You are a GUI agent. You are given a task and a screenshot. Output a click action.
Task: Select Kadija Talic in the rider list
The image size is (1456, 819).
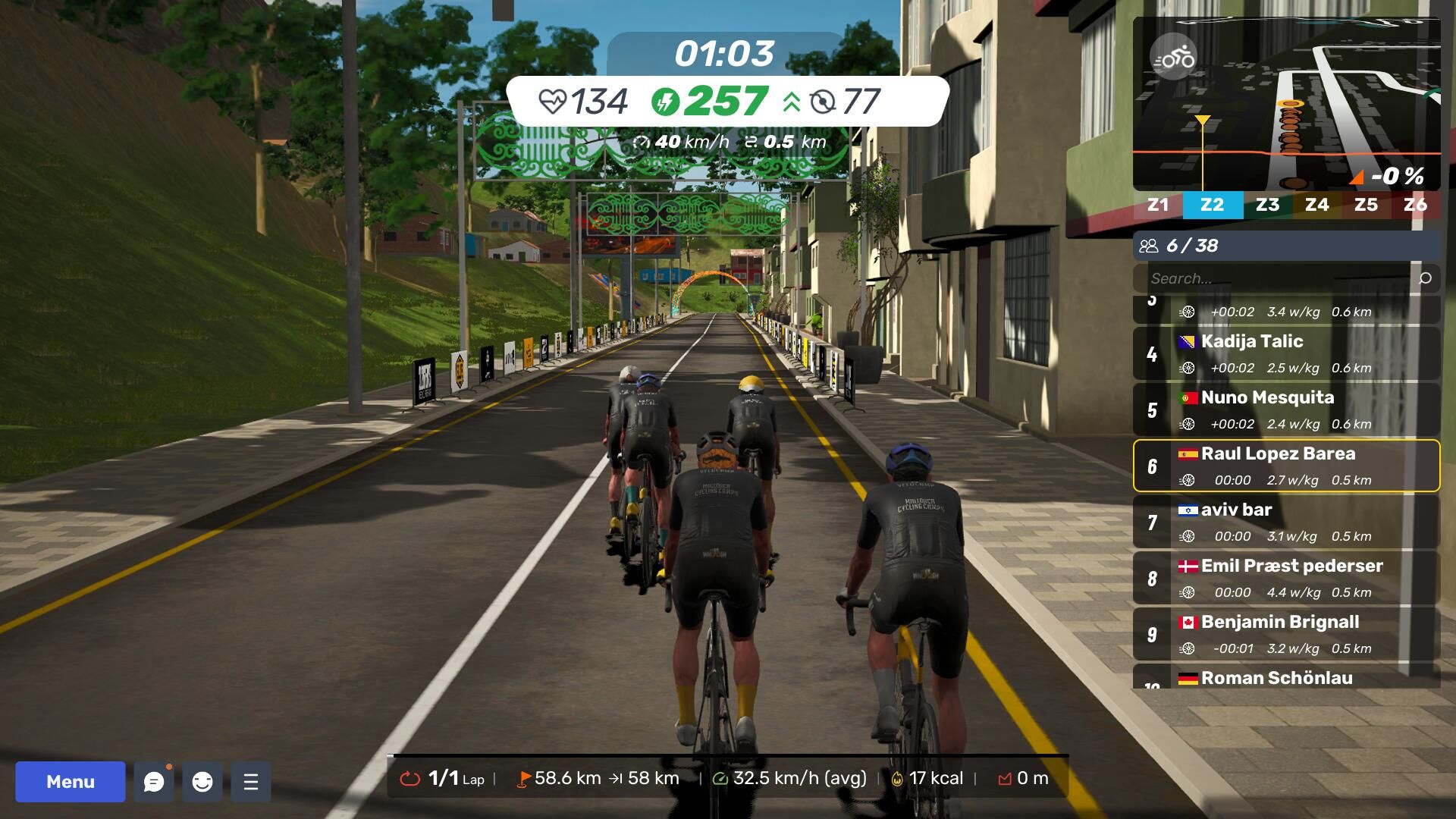(x=1286, y=354)
